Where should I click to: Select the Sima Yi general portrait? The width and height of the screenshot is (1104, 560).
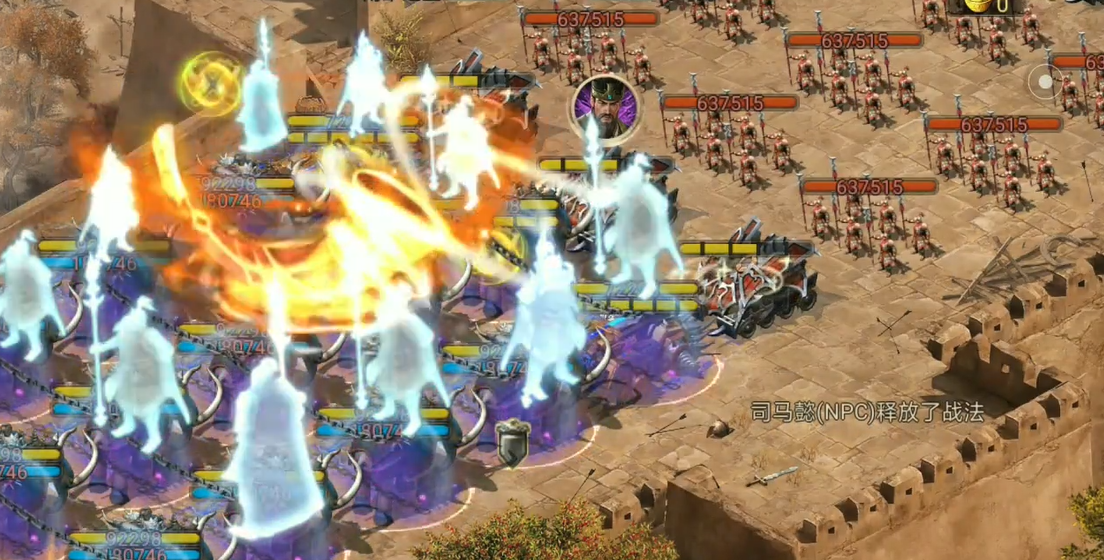602,103
